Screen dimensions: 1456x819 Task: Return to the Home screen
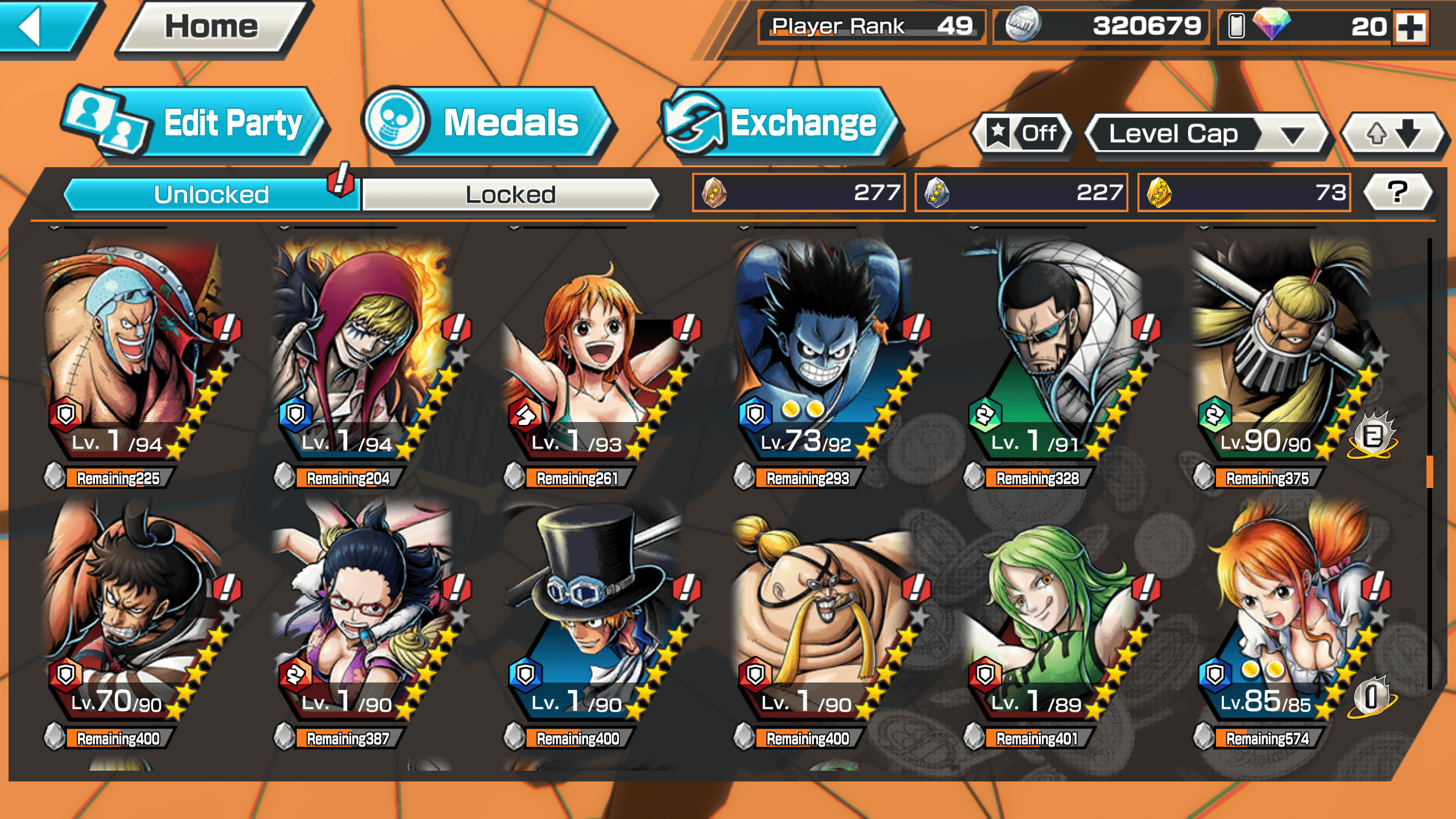pos(212,27)
